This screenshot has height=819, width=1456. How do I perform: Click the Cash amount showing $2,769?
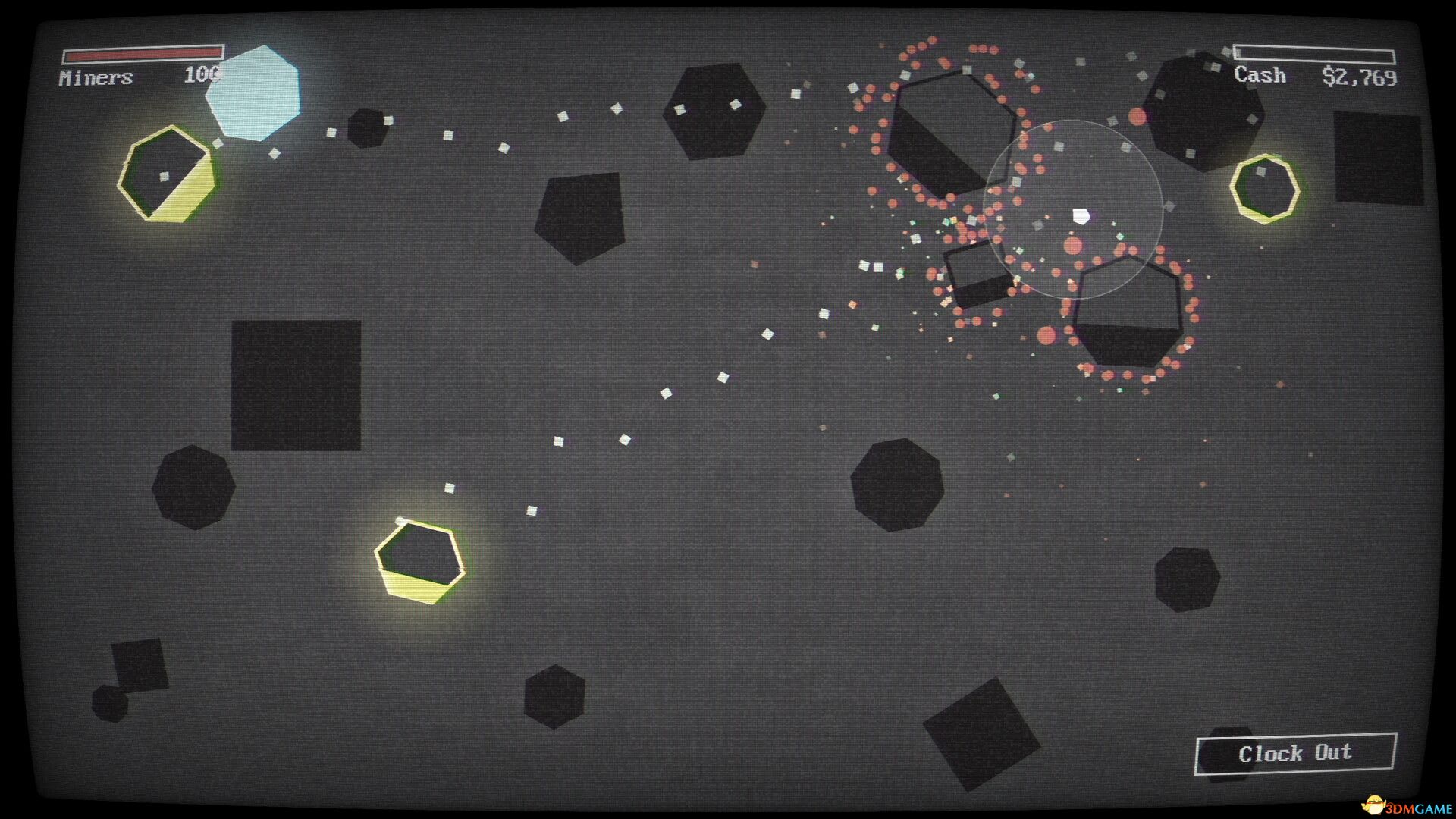(1361, 76)
